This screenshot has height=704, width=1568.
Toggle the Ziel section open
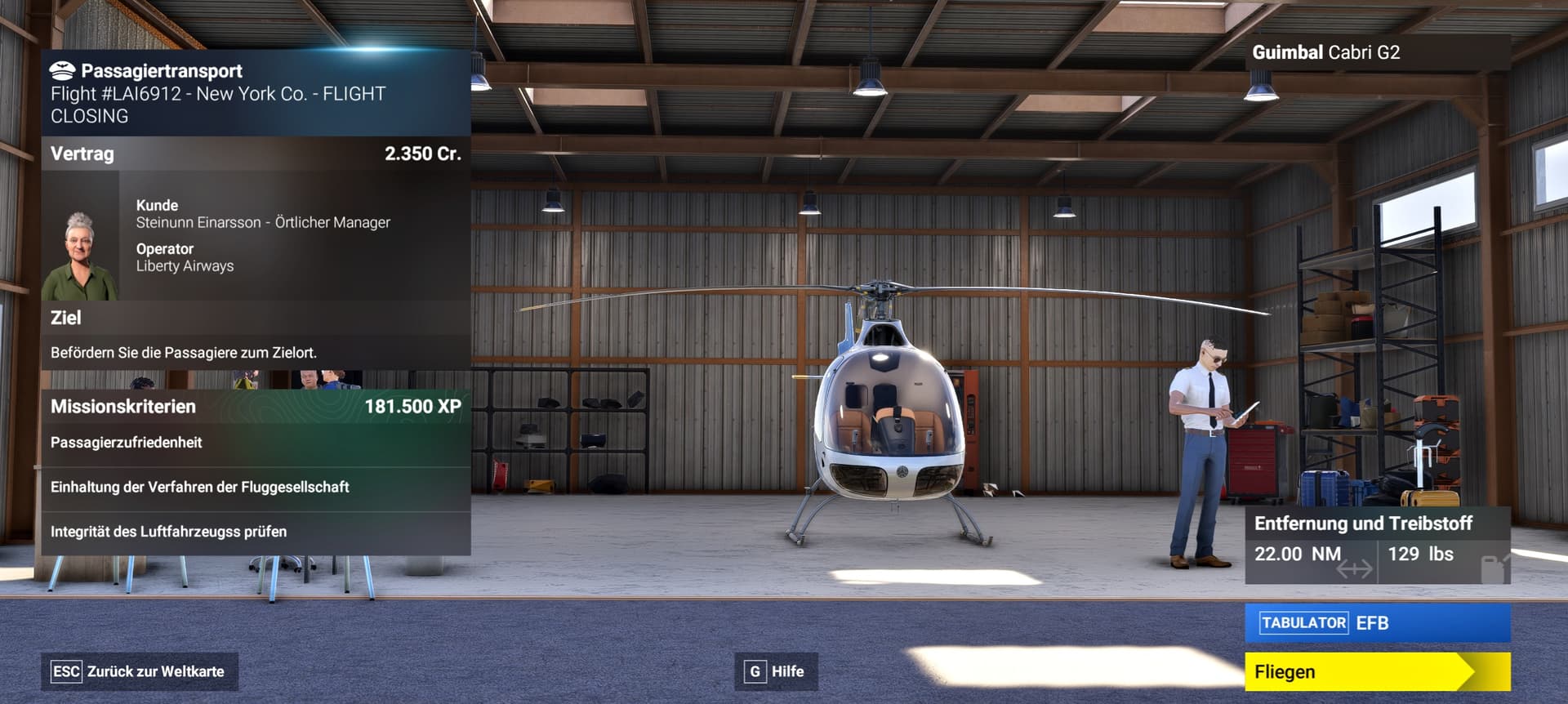coord(67,317)
